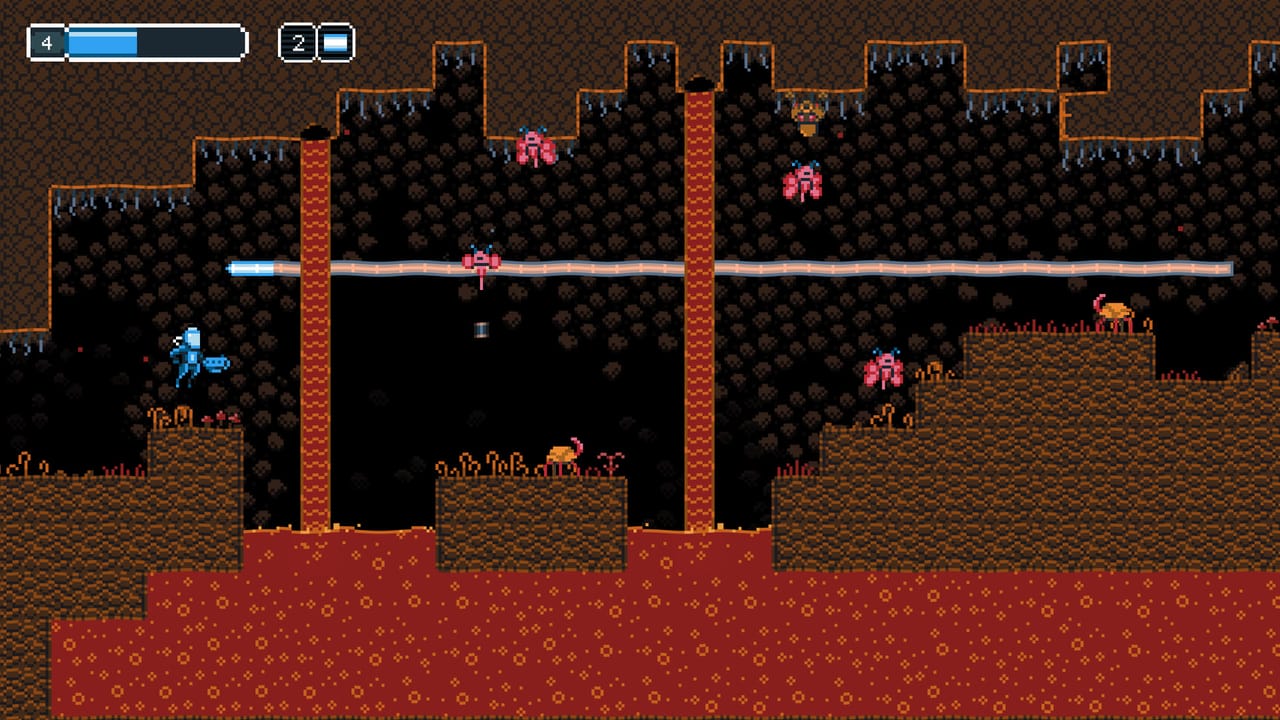Image resolution: width=1280 pixels, height=720 pixels.
Task: Target the orange bug enemy near the top right
Action: click(806, 110)
